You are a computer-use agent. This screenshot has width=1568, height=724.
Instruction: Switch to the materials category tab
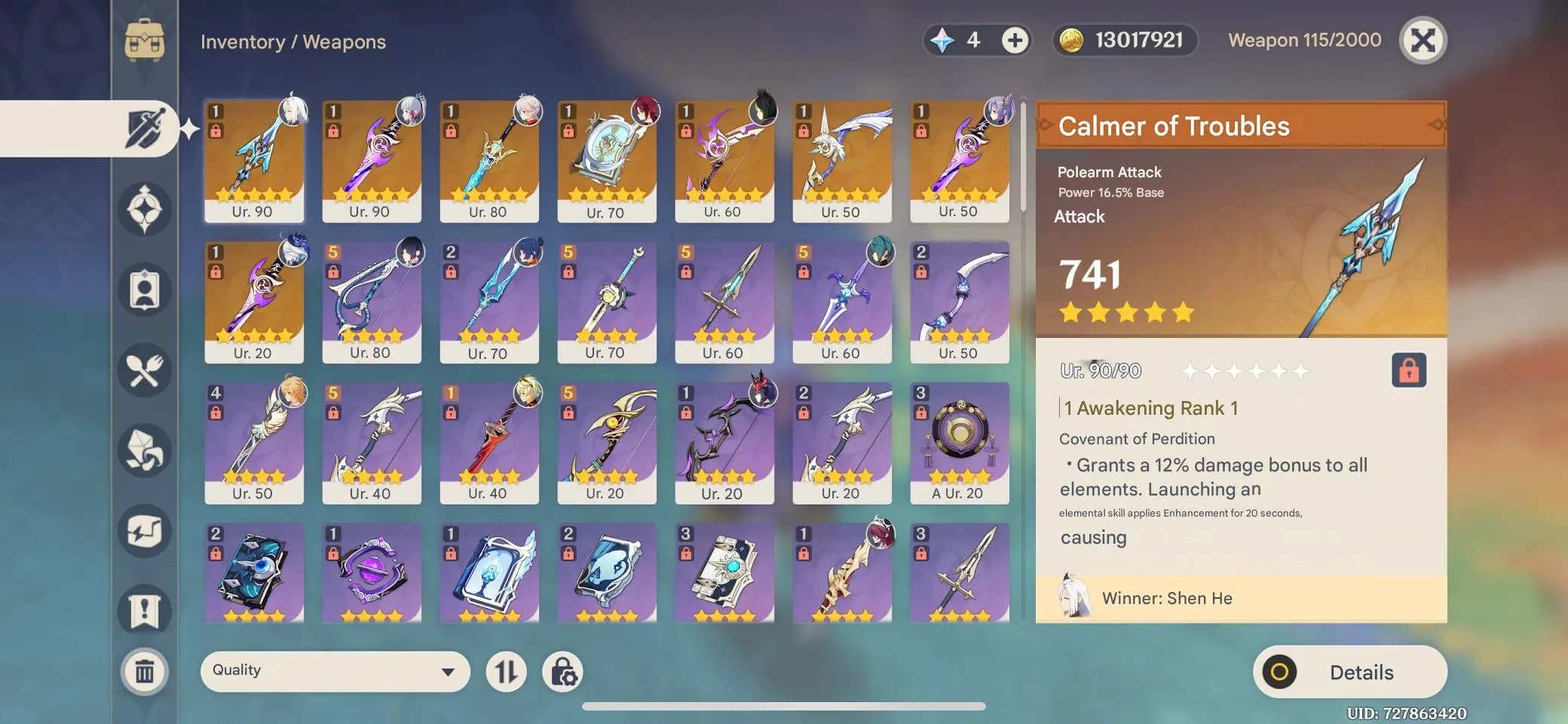point(144,451)
